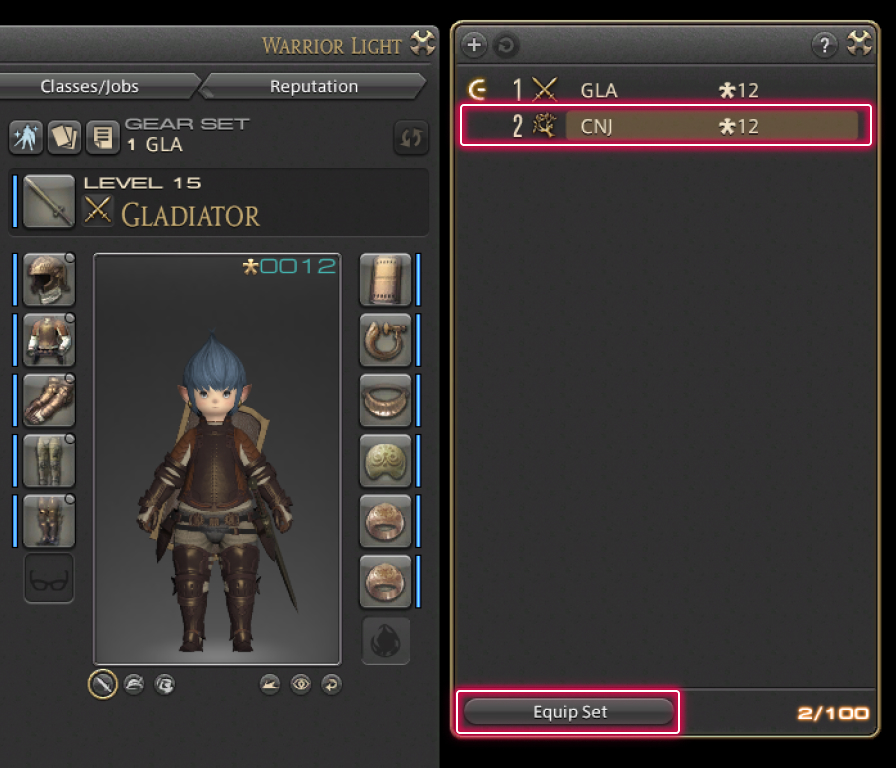
Task: Open the gear set list help
Action: pyautogui.click(x=824, y=44)
